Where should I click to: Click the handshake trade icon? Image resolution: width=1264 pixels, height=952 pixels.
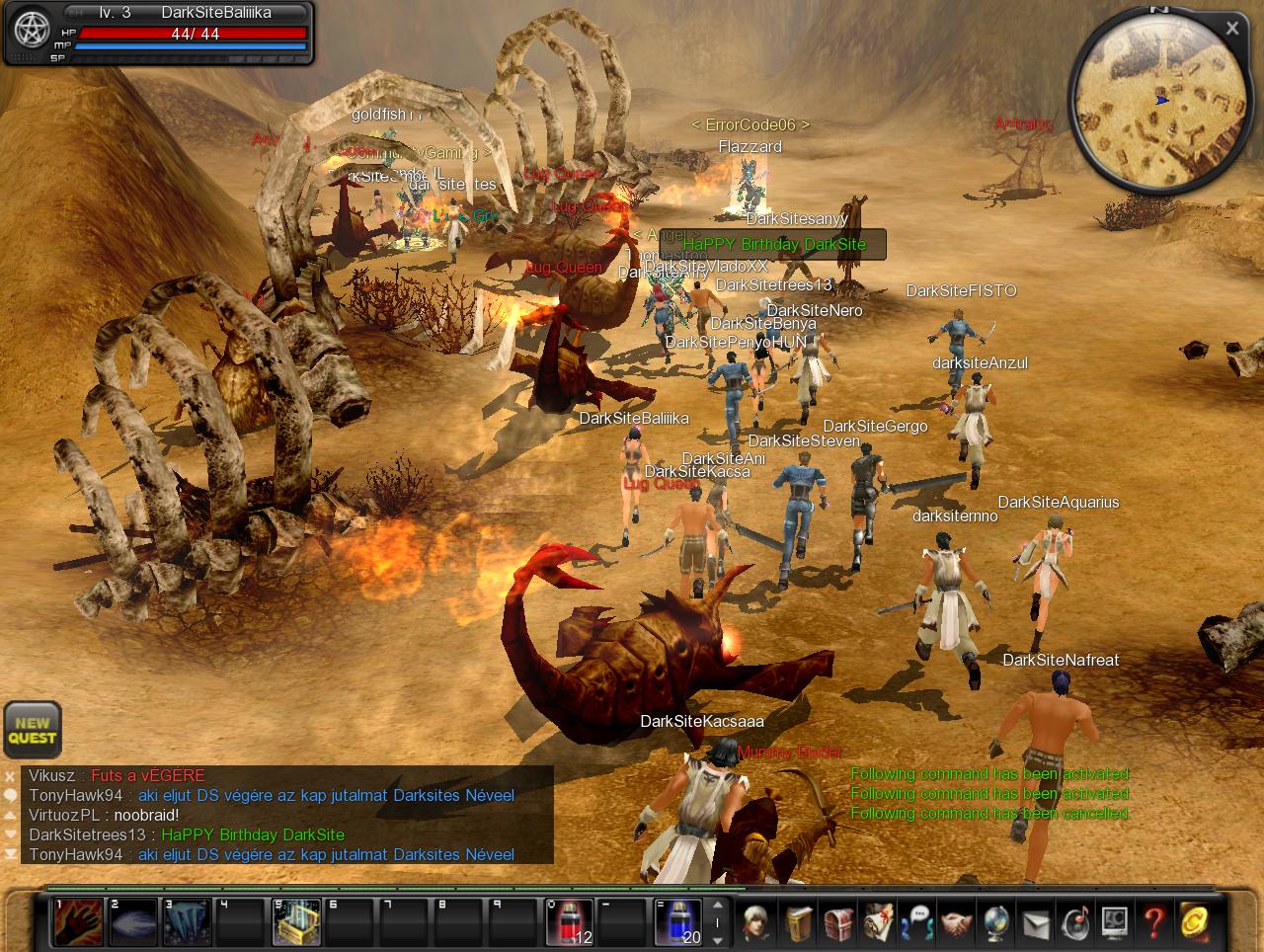956,922
